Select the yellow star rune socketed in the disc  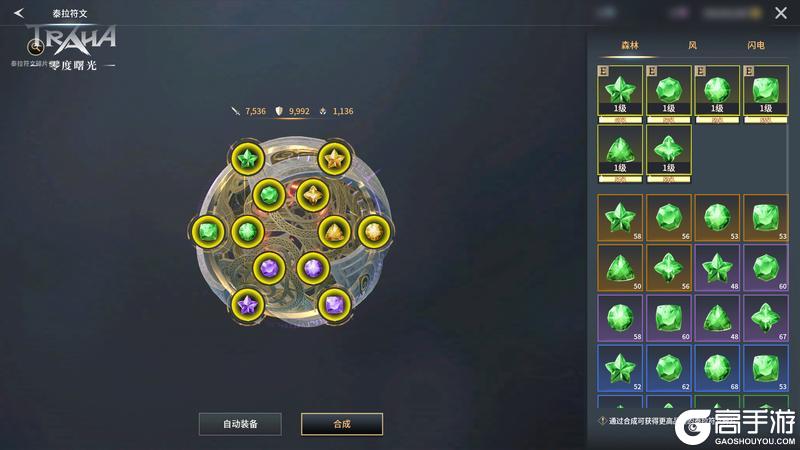pos(333,158)
